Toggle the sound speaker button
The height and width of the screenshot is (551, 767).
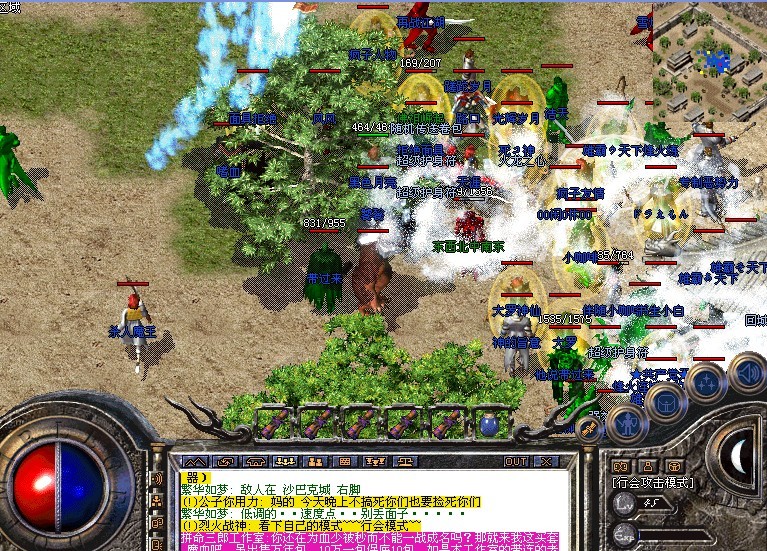pyautogui.click(x=746, y=372)
